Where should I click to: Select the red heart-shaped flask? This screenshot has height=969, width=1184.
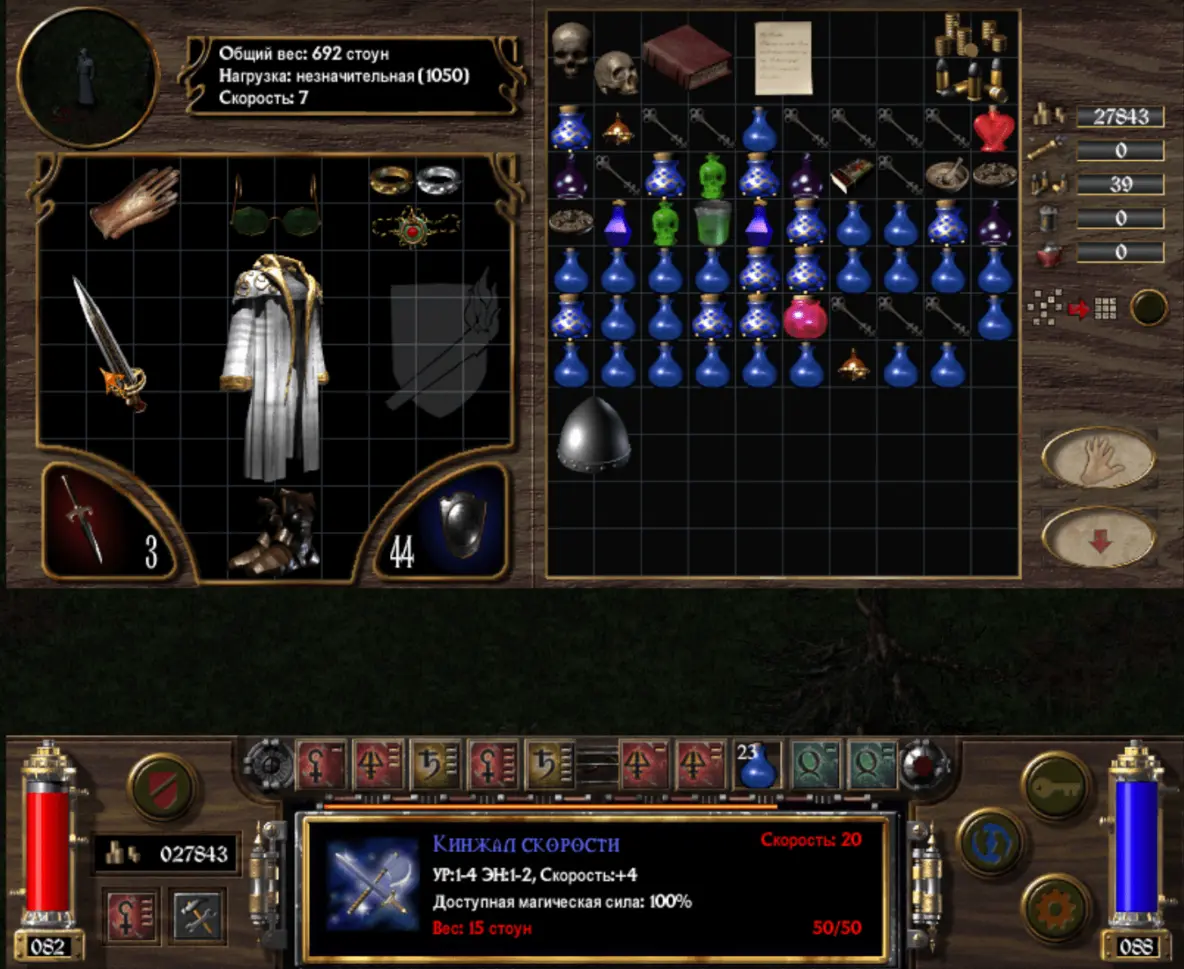click(x=993, y=127)
